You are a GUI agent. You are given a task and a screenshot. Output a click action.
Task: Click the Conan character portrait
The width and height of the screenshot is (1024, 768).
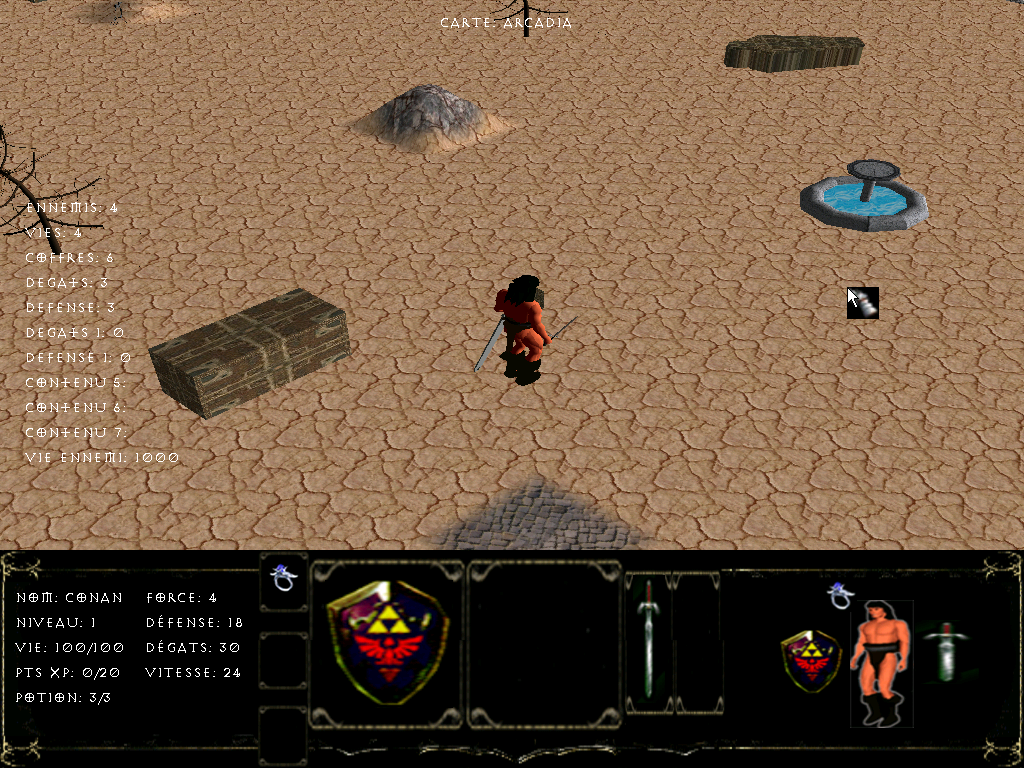coord(881,660)
